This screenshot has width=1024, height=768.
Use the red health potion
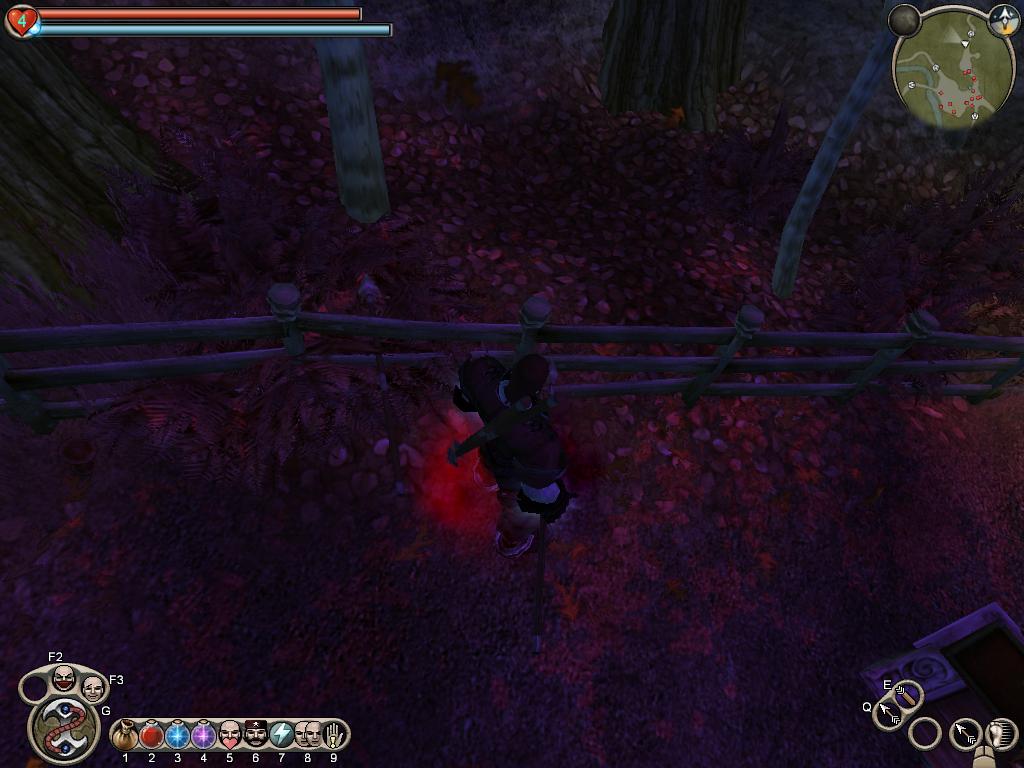152,736
